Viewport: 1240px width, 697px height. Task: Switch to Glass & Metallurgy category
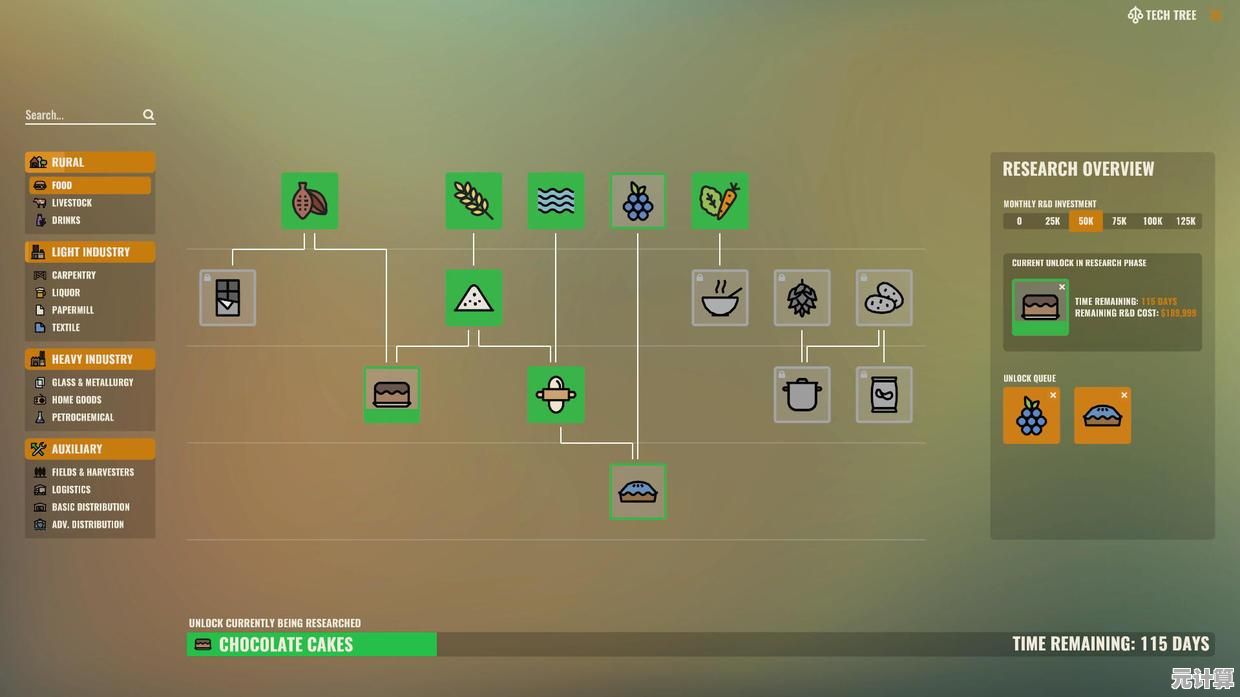tap(92, 382)
